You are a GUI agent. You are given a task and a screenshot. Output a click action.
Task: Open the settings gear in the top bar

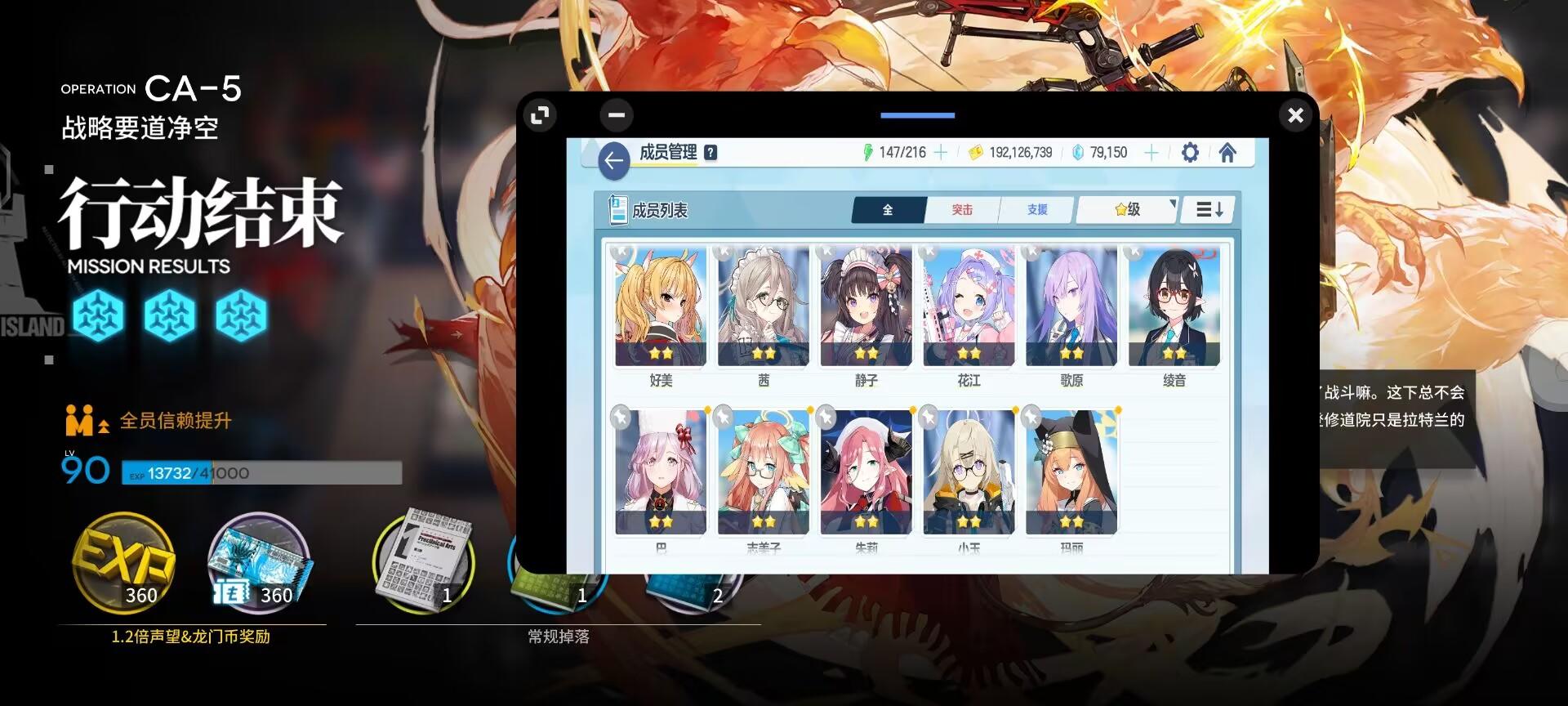tap(1190, 152)
